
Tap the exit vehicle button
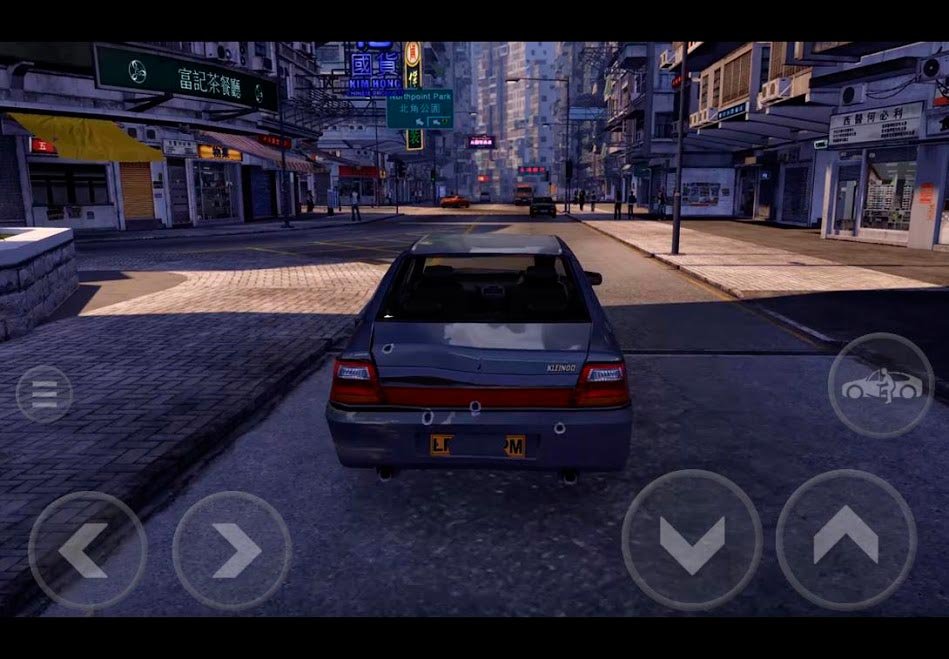[881, 385]
